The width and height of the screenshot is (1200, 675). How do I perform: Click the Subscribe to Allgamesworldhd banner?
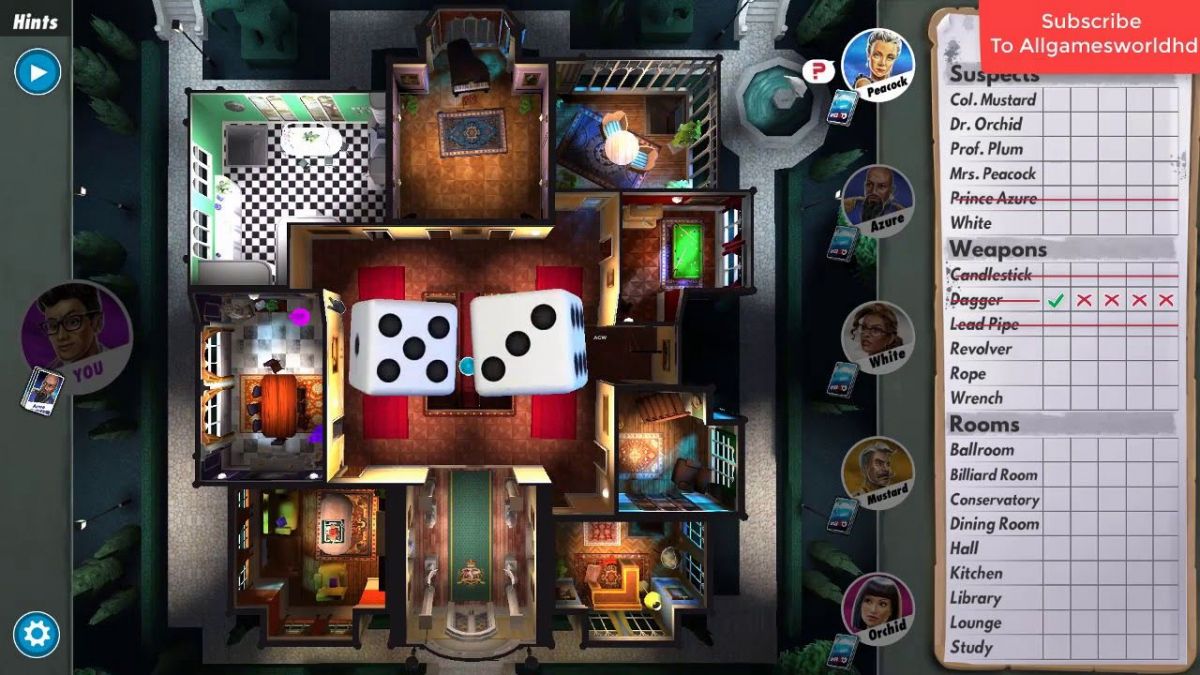[1090, 34]
